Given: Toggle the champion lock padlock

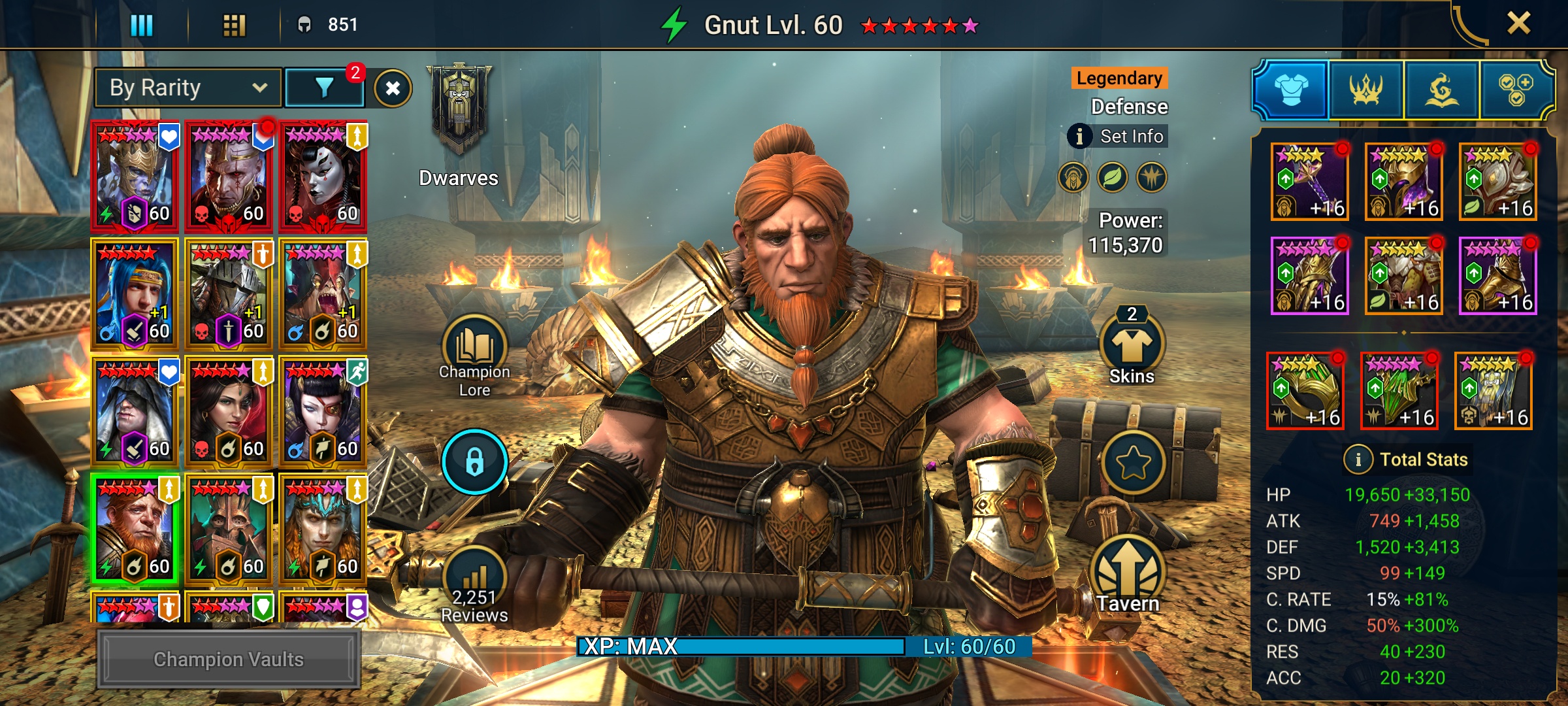Looking at the screenshot, I should pos(474,462).
